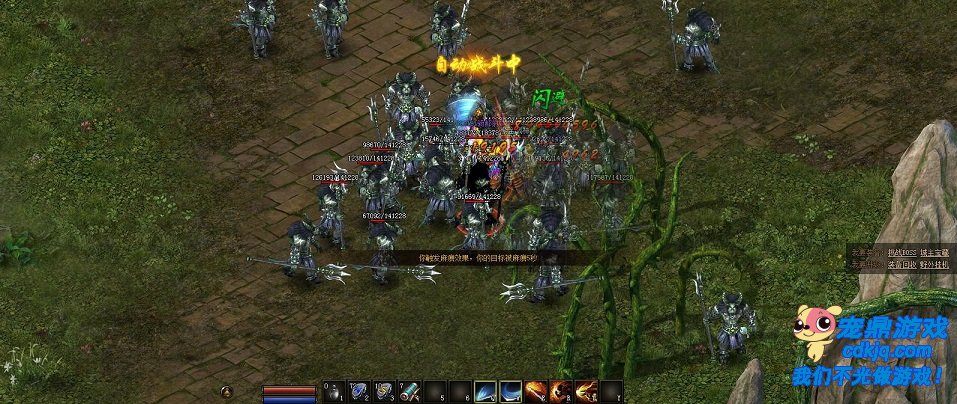This screenshot has width=957, height=404.
Task: Click the round gold button beside the health bar
Action: click(228, 391)
